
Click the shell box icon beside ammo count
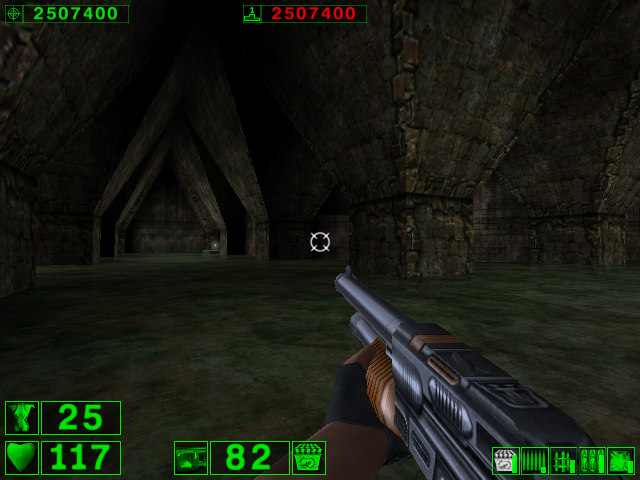[x=309, y=458]
